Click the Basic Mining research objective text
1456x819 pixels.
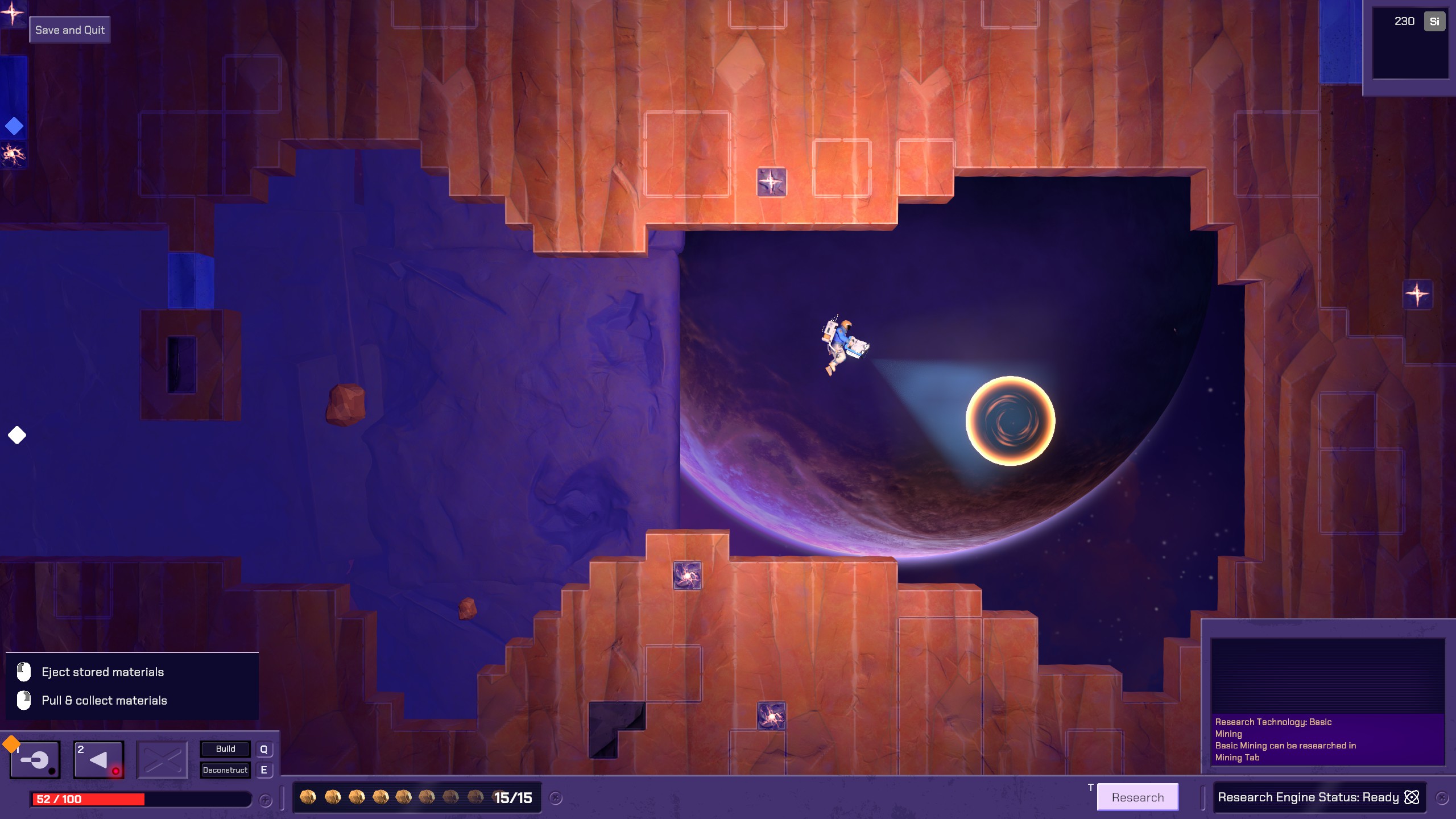coord(1285,739)
